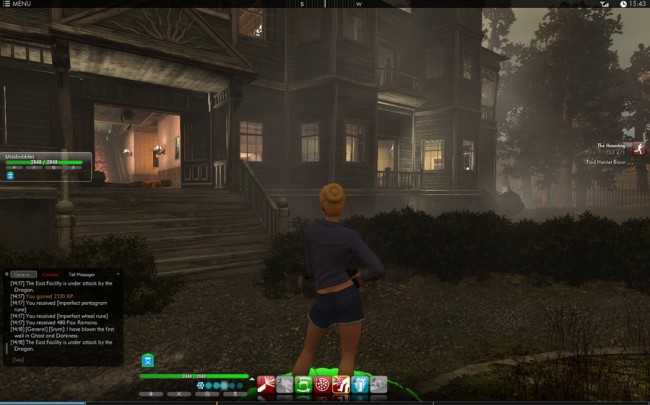650x405 pixels.
Task: Click the clock display in top bar
Action: [x=637, y=4]
